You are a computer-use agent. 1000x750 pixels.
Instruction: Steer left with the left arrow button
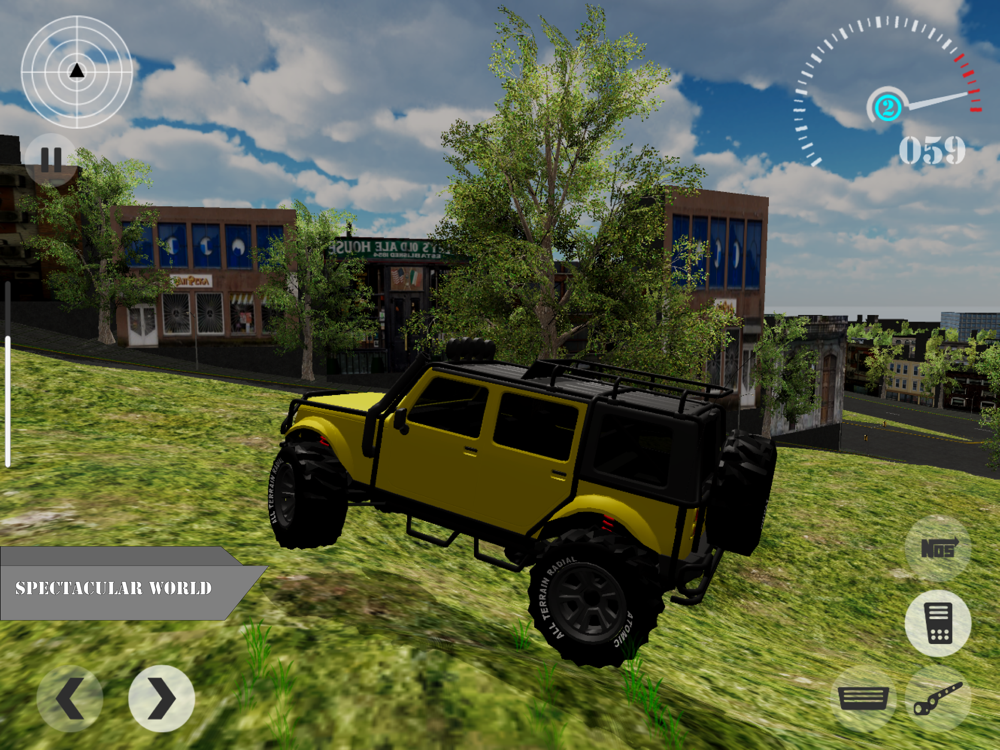point(70,699)
